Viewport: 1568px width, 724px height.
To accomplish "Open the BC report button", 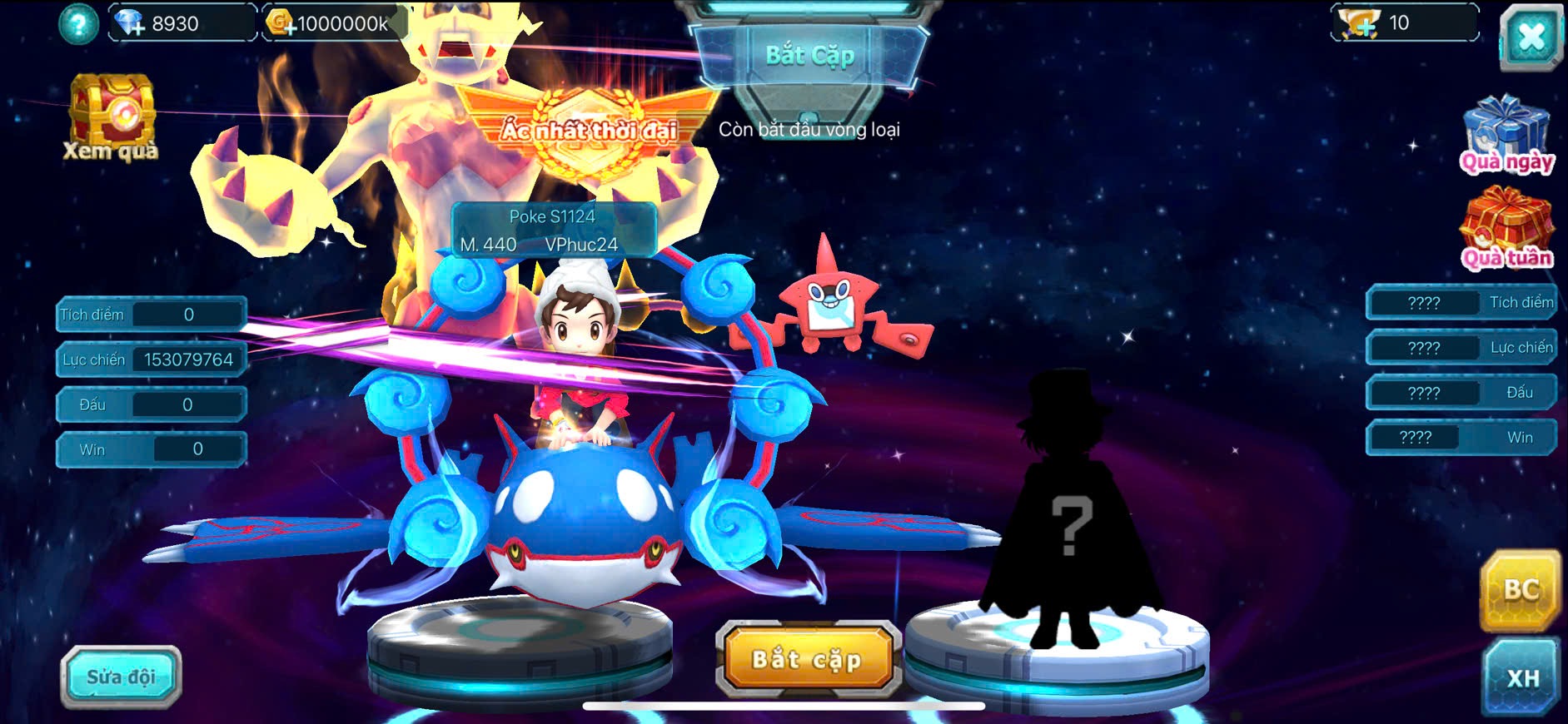I will coord(1520,589).
